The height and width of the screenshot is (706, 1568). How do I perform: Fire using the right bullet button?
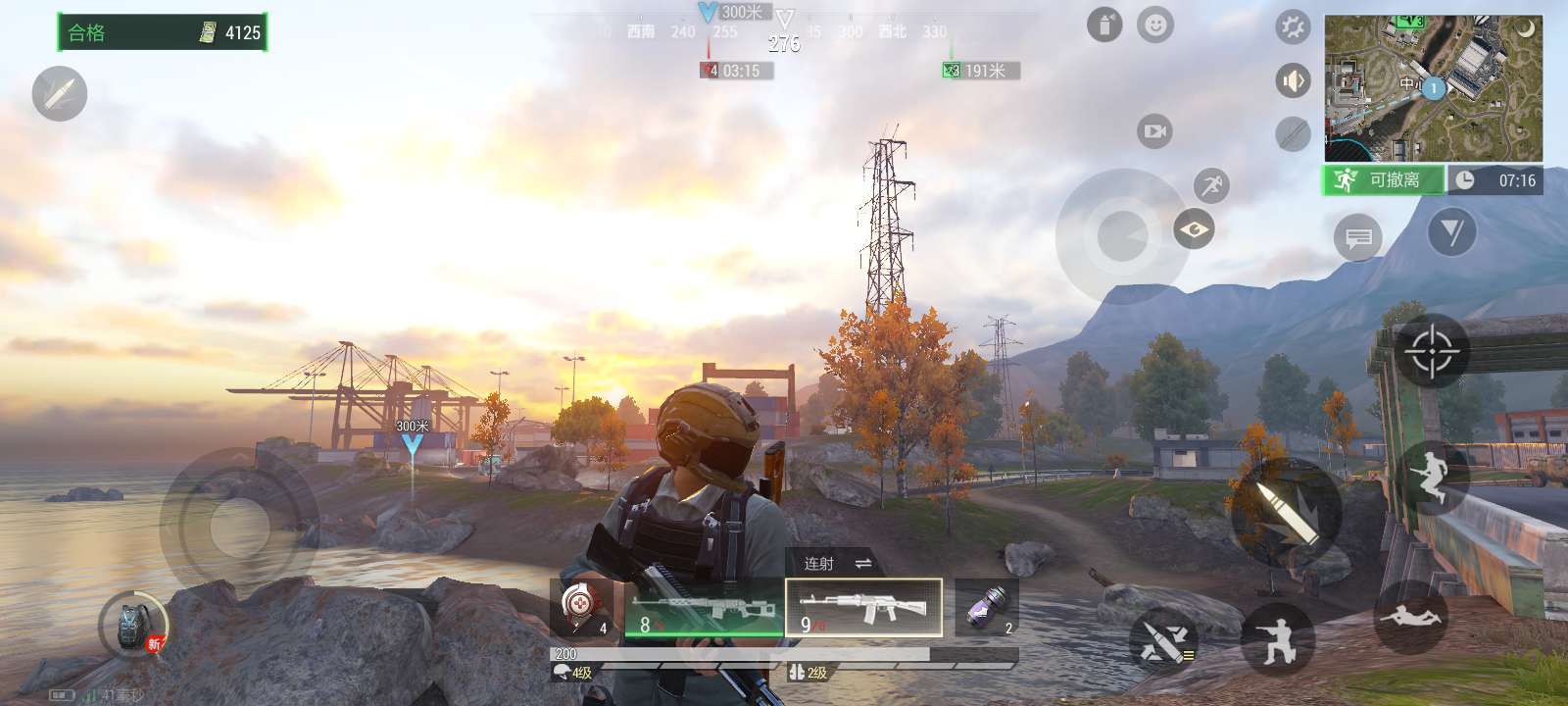pyautogui.click(x=1286, y=512)
